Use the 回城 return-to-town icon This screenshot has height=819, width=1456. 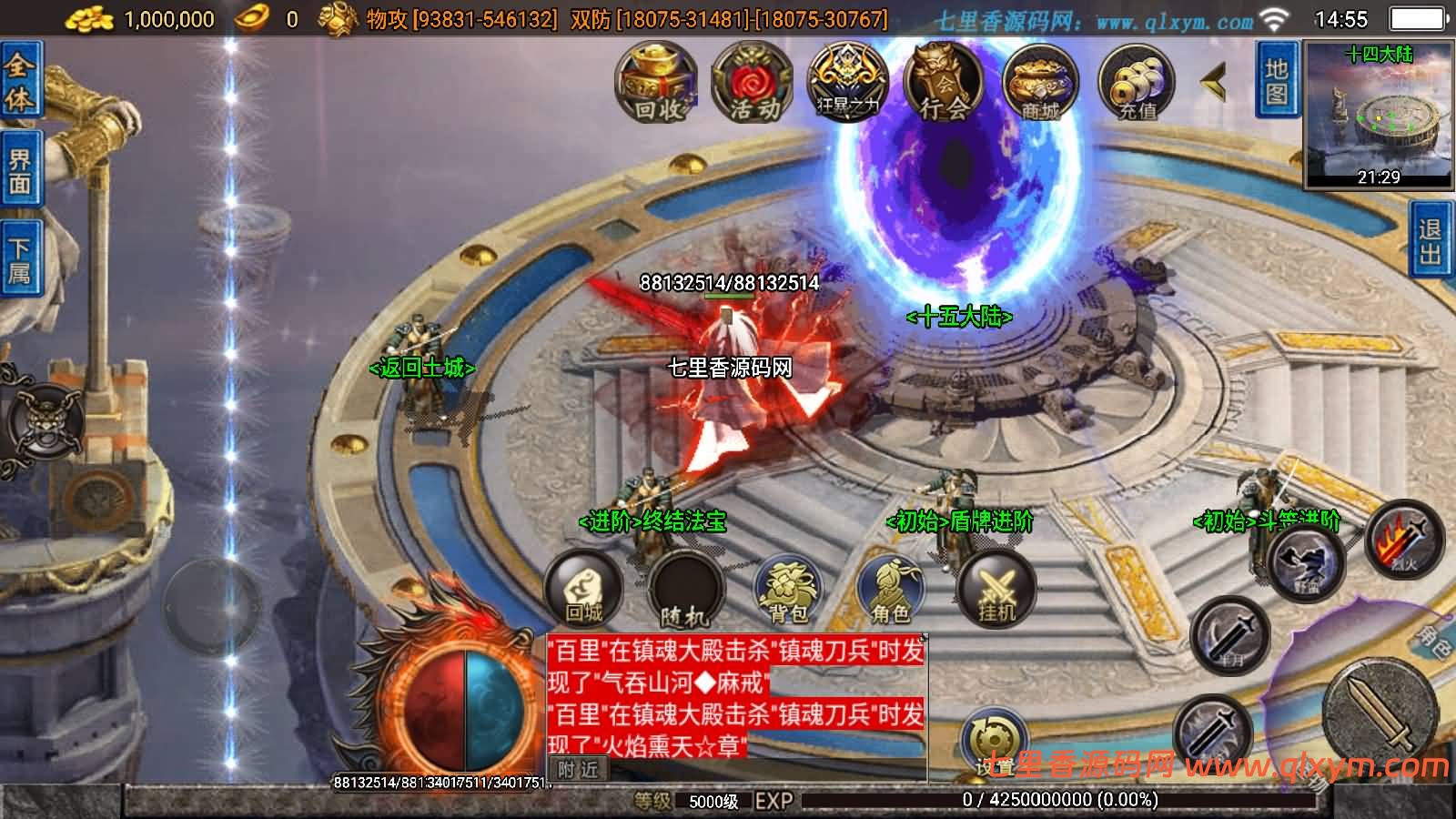tap(583, 590)
